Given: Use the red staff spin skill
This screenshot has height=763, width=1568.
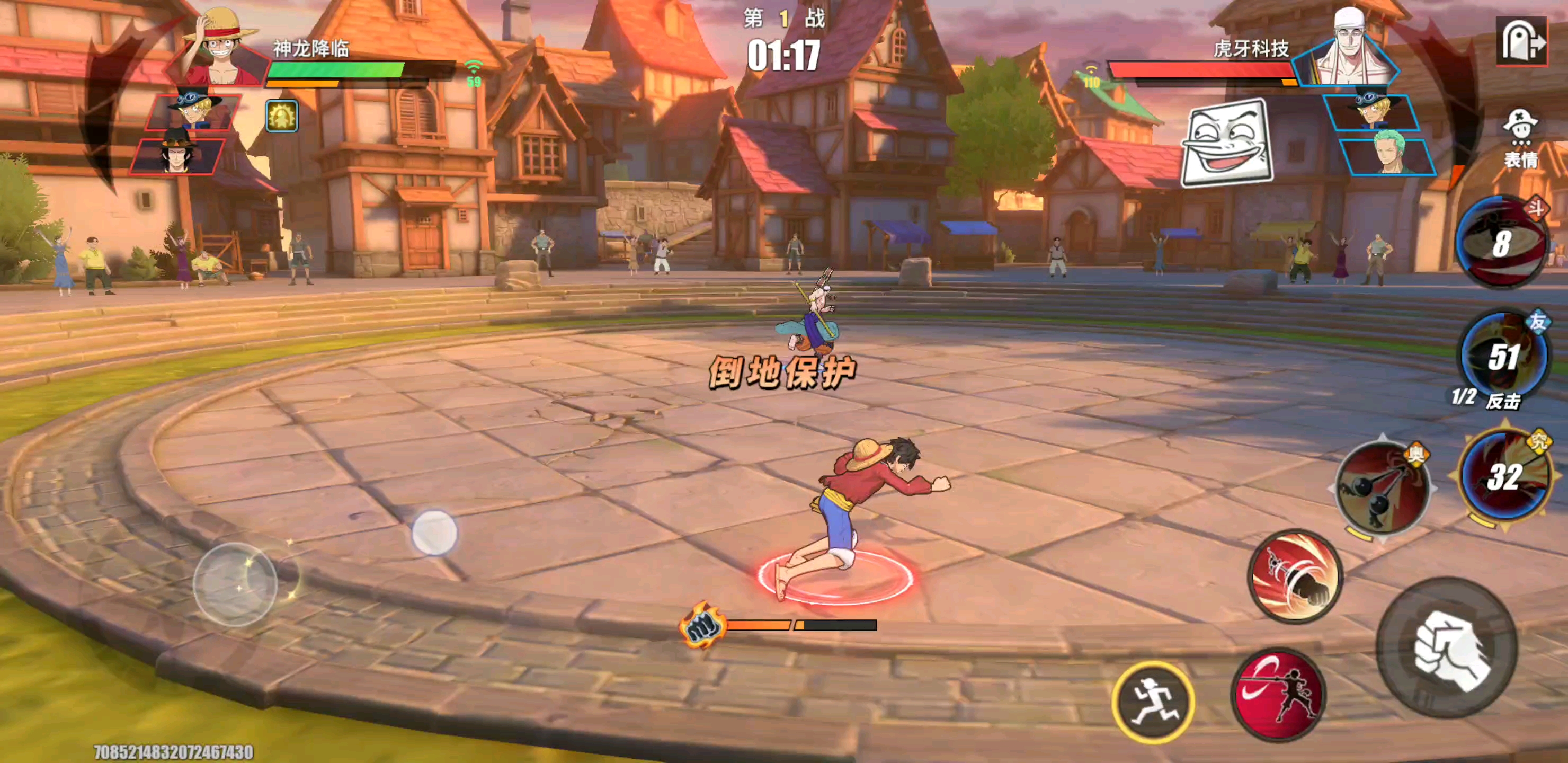Looking at the screenshot, I should tap(1278, 695).
